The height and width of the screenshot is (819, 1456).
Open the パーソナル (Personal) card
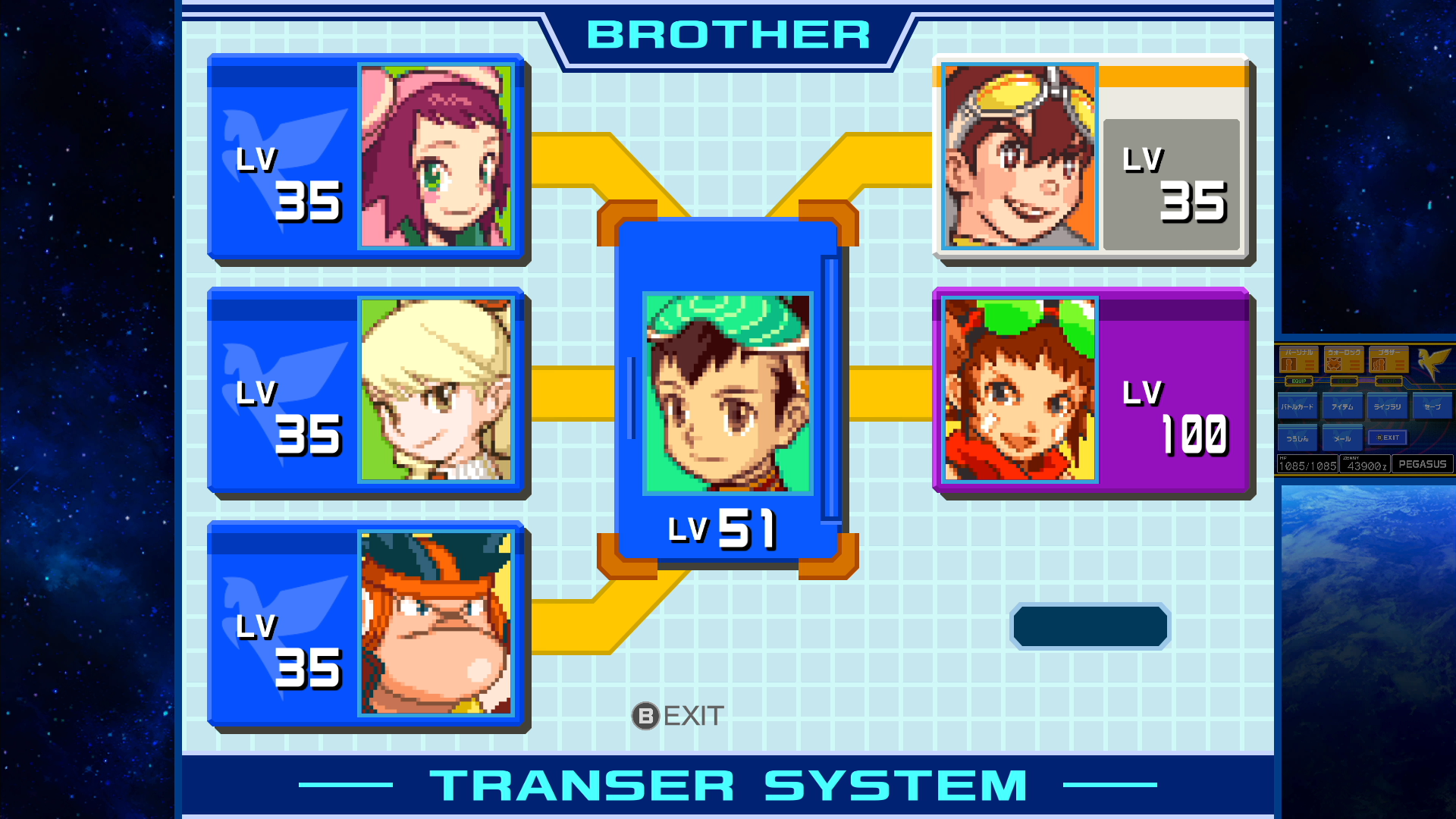coord(1299,359)
